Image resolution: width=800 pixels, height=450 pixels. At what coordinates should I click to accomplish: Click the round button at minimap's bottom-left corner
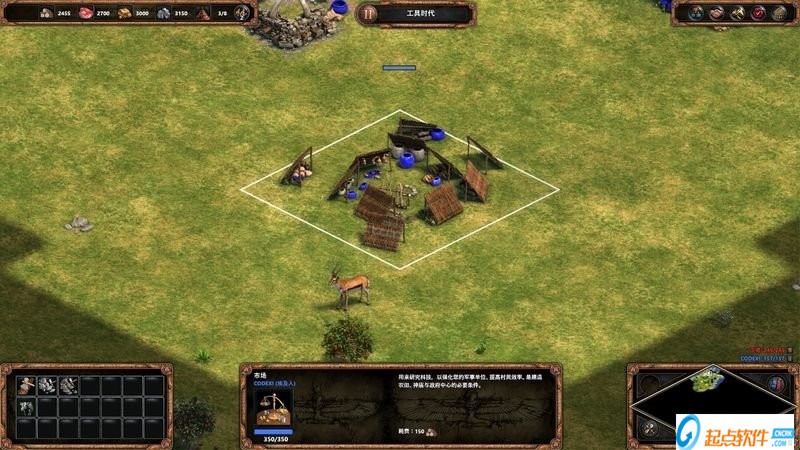click(650, 429)
